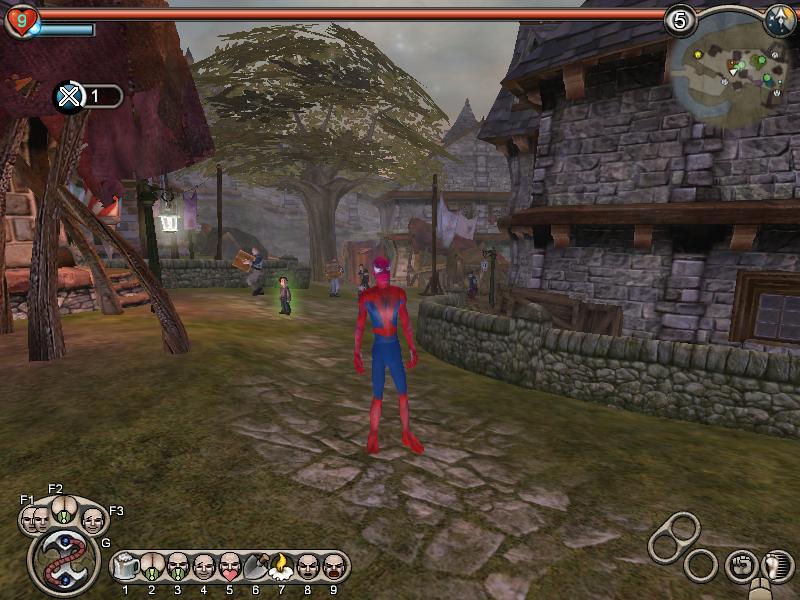Choose the two-faces expression above the guild seal

coord(35,519)
